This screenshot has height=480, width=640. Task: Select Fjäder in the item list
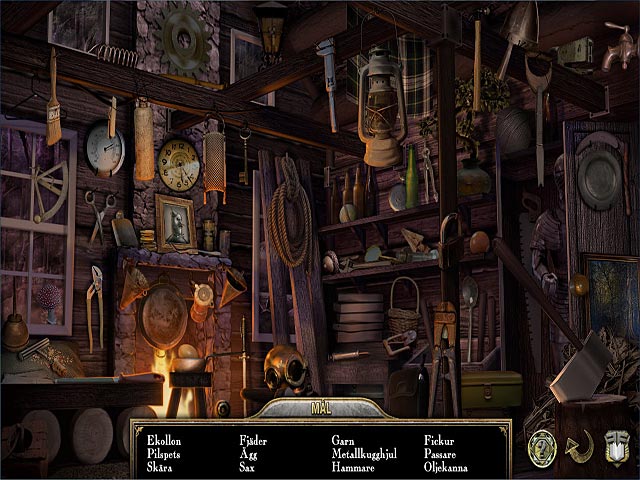coord(254,439)
